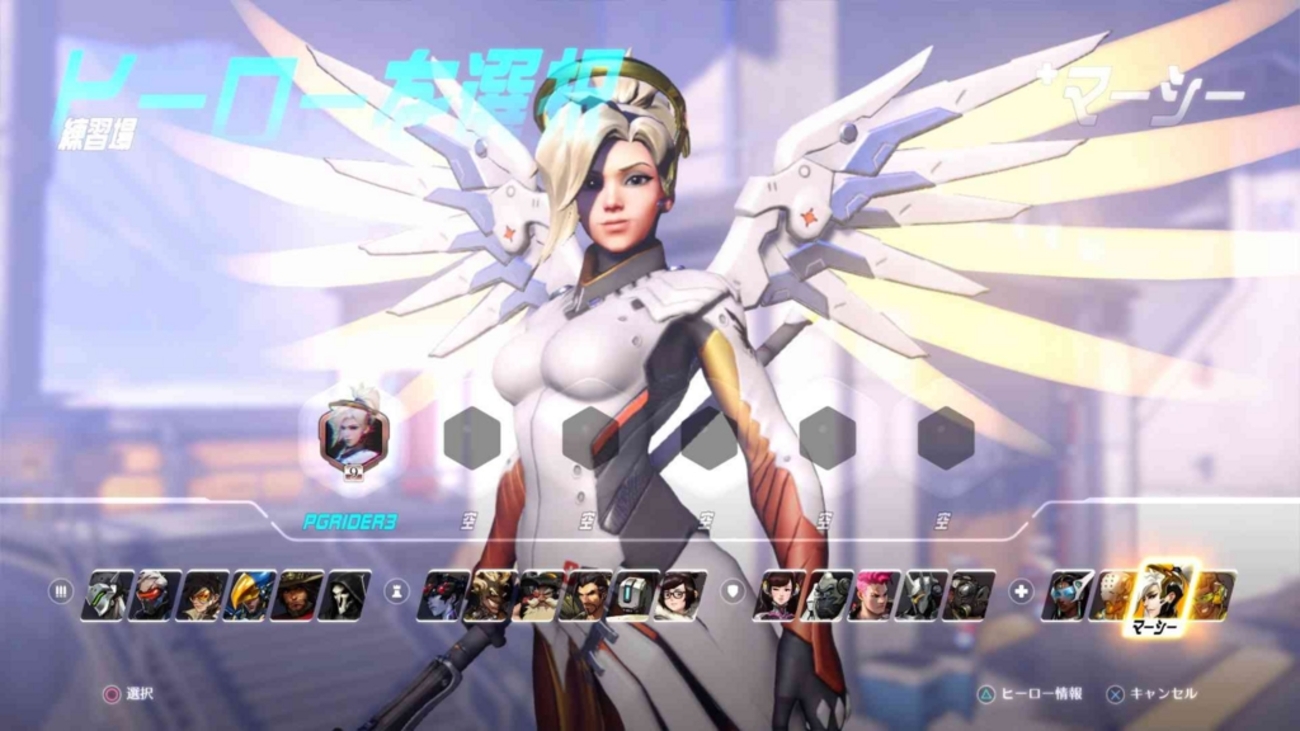Pick Roadhog's portrait
This screenshot has width=1300, height=731.
[x=969, y=595]
